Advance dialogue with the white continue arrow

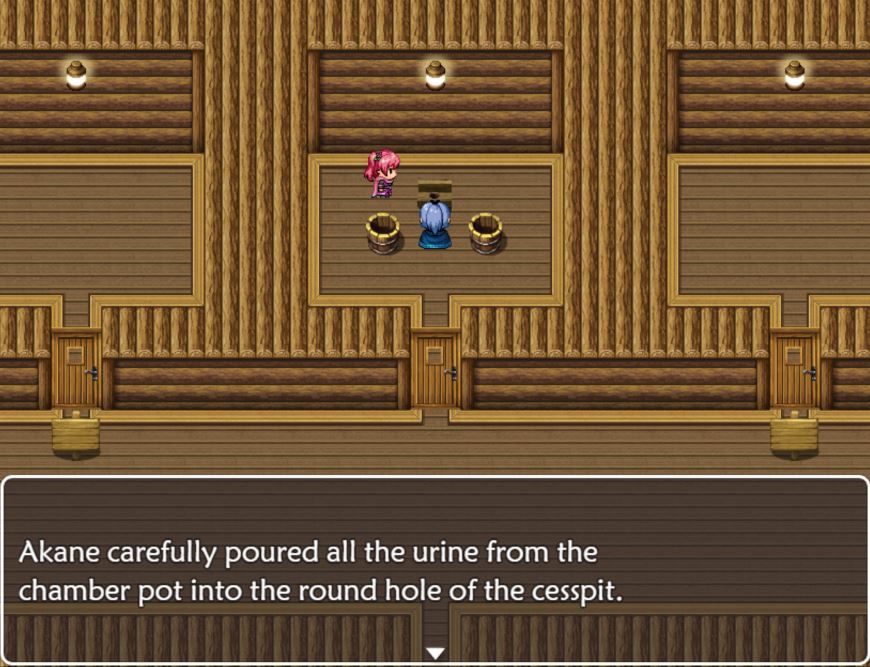(x=435, y=653)
